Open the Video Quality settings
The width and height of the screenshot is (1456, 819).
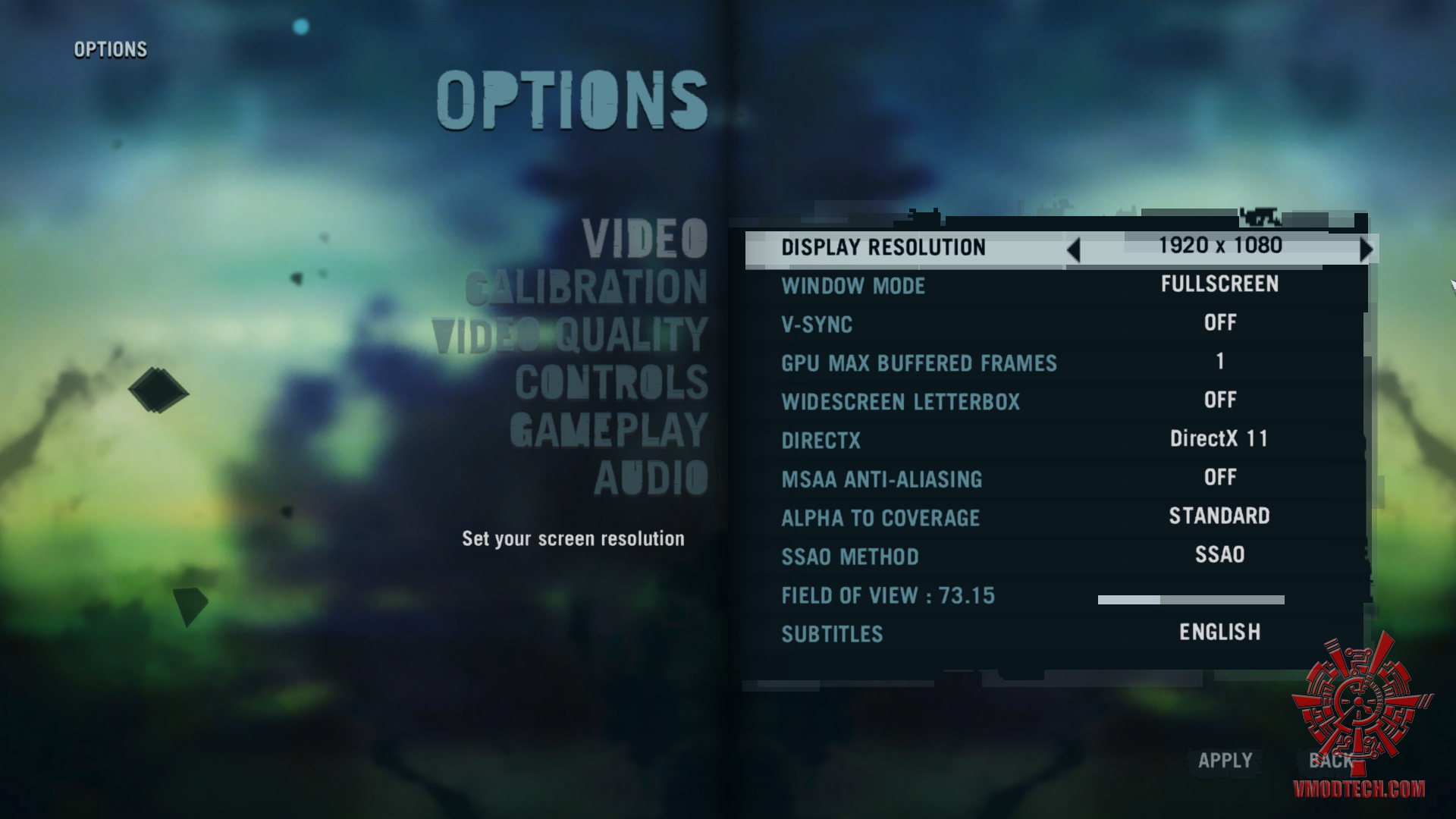(570, 335)
